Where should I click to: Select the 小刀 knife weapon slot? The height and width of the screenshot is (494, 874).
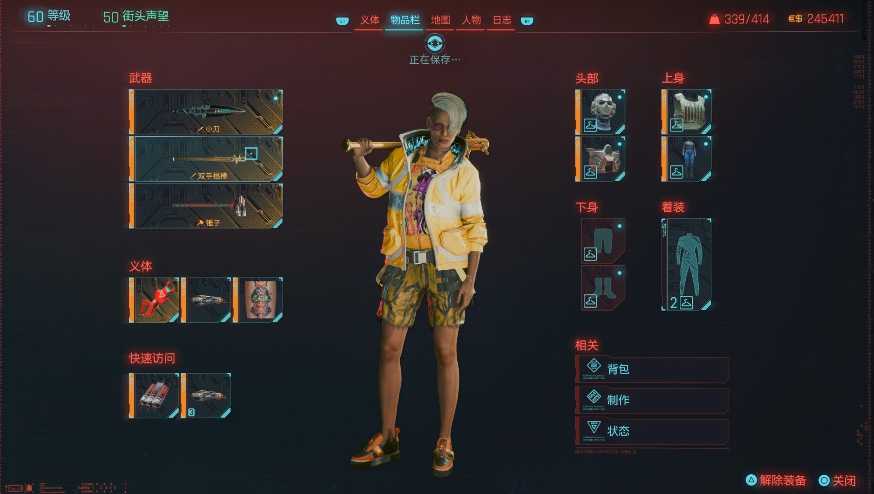[x=207, y=111]
